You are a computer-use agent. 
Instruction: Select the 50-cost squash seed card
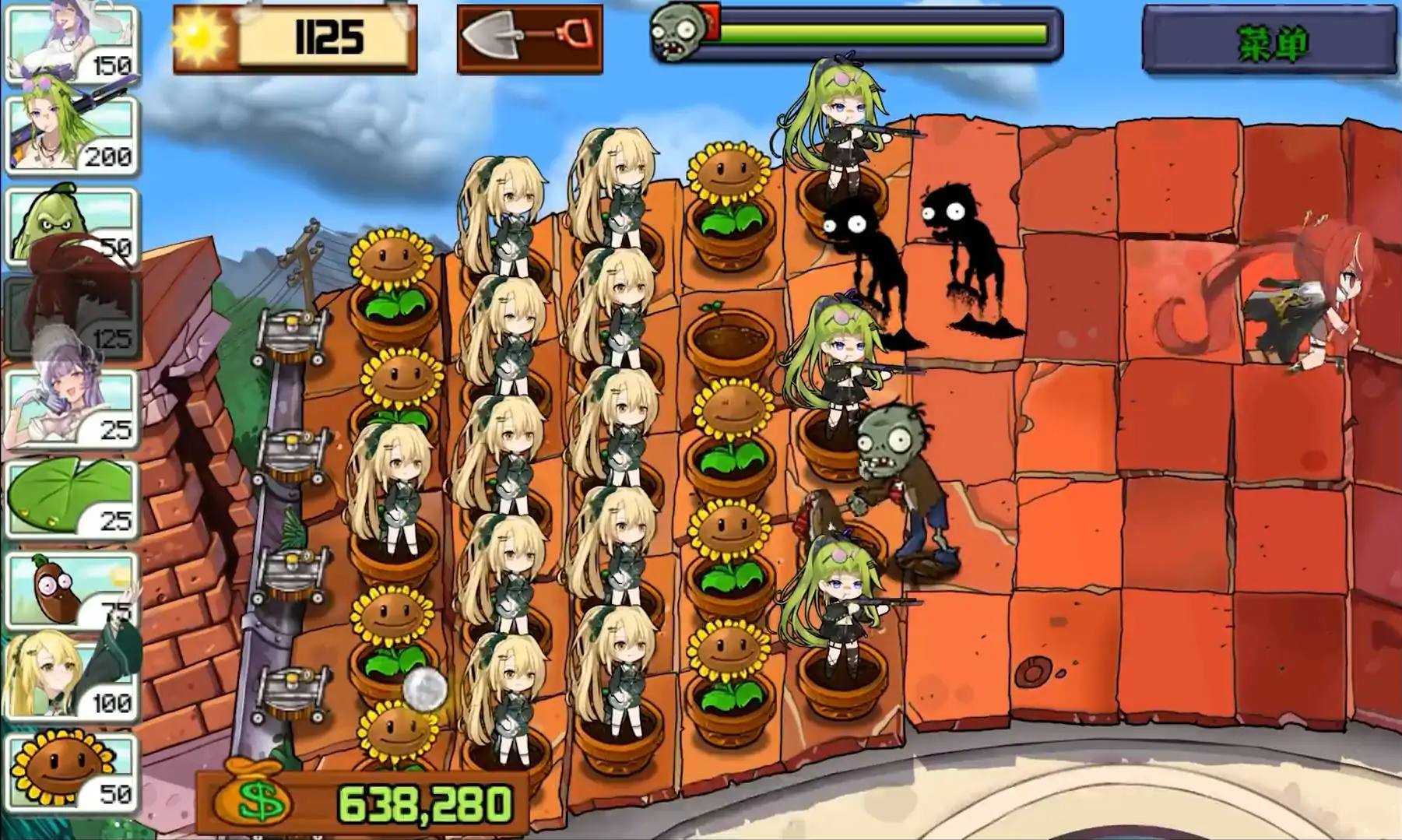tap(72, 224)
